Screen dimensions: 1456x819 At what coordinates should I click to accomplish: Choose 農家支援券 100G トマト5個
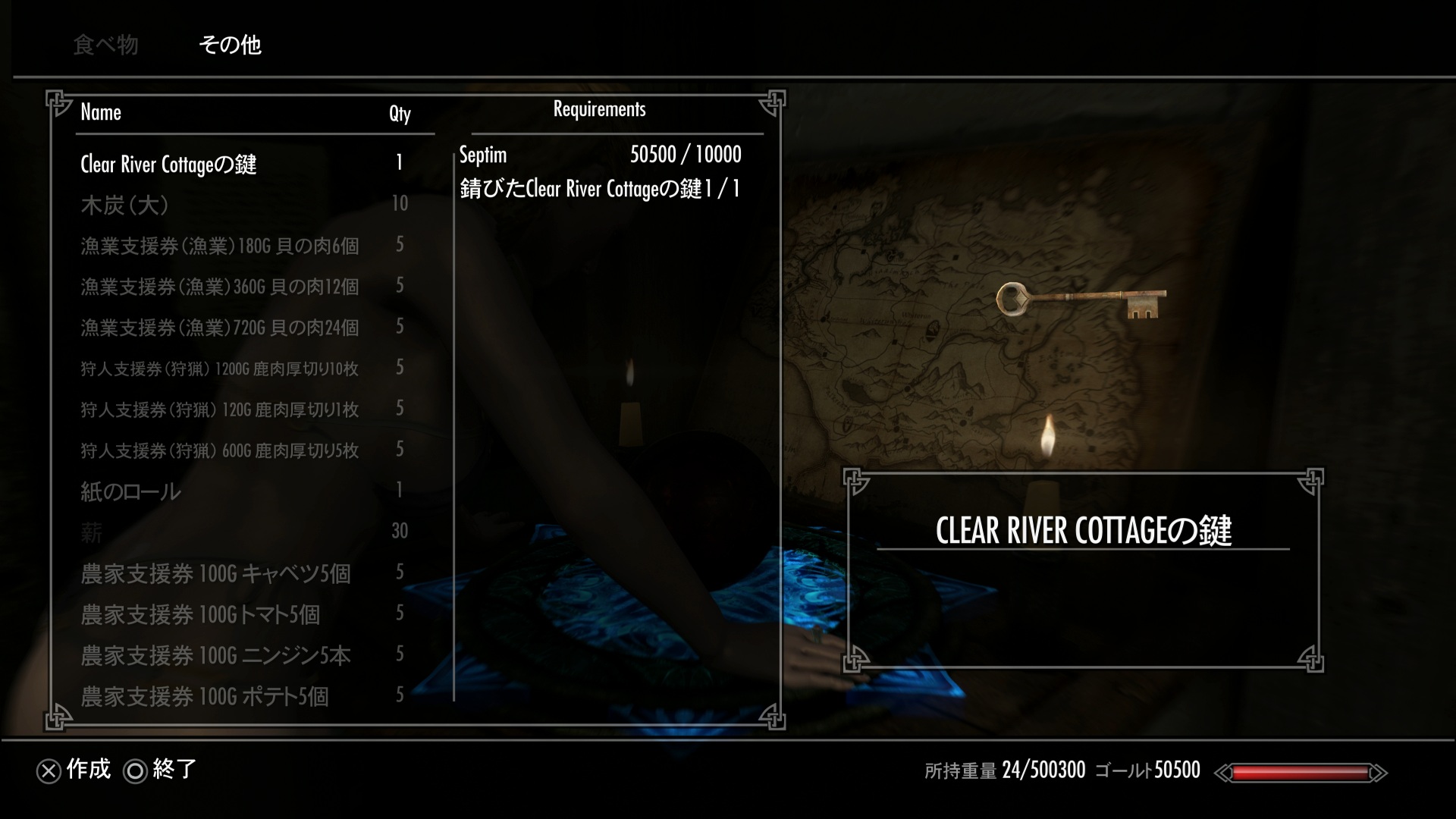click(x=200, y=614)
